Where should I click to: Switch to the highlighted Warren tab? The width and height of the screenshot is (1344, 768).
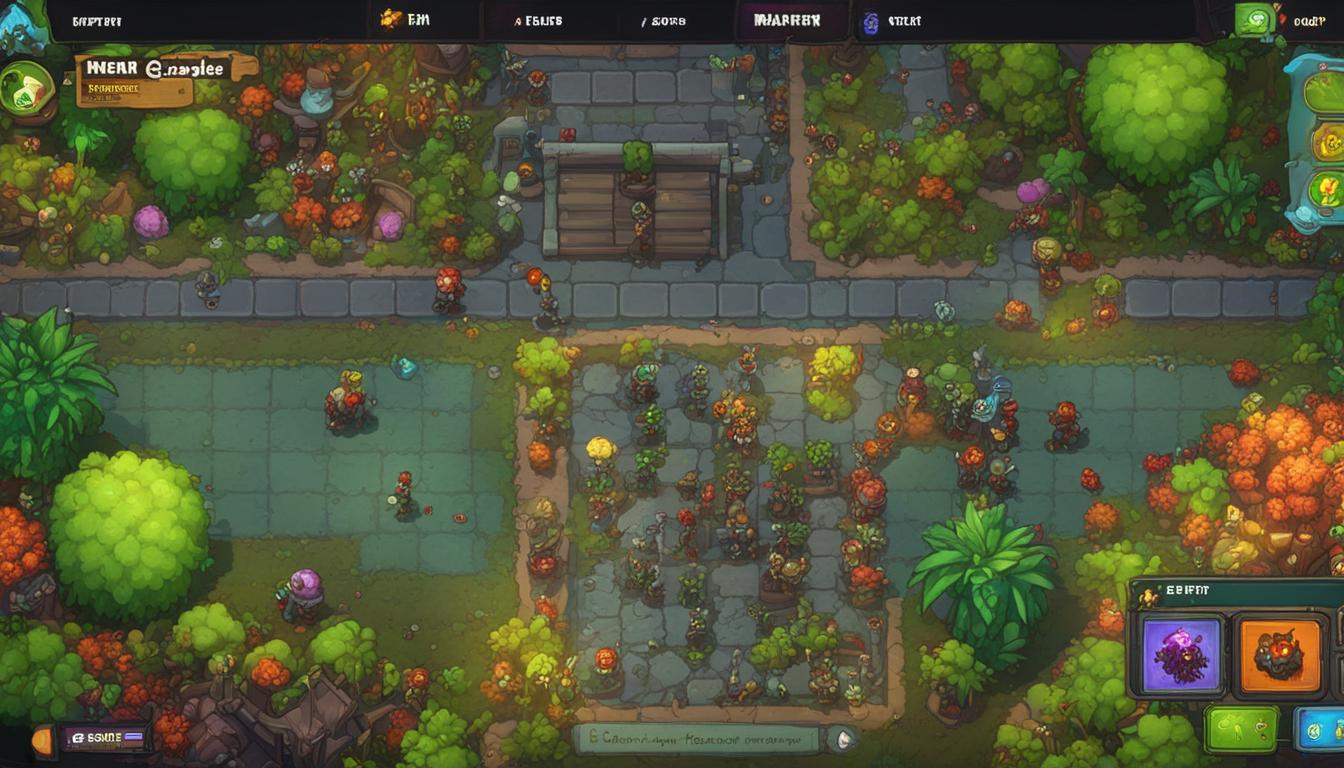pyautogui.click(x=790, y=18)
